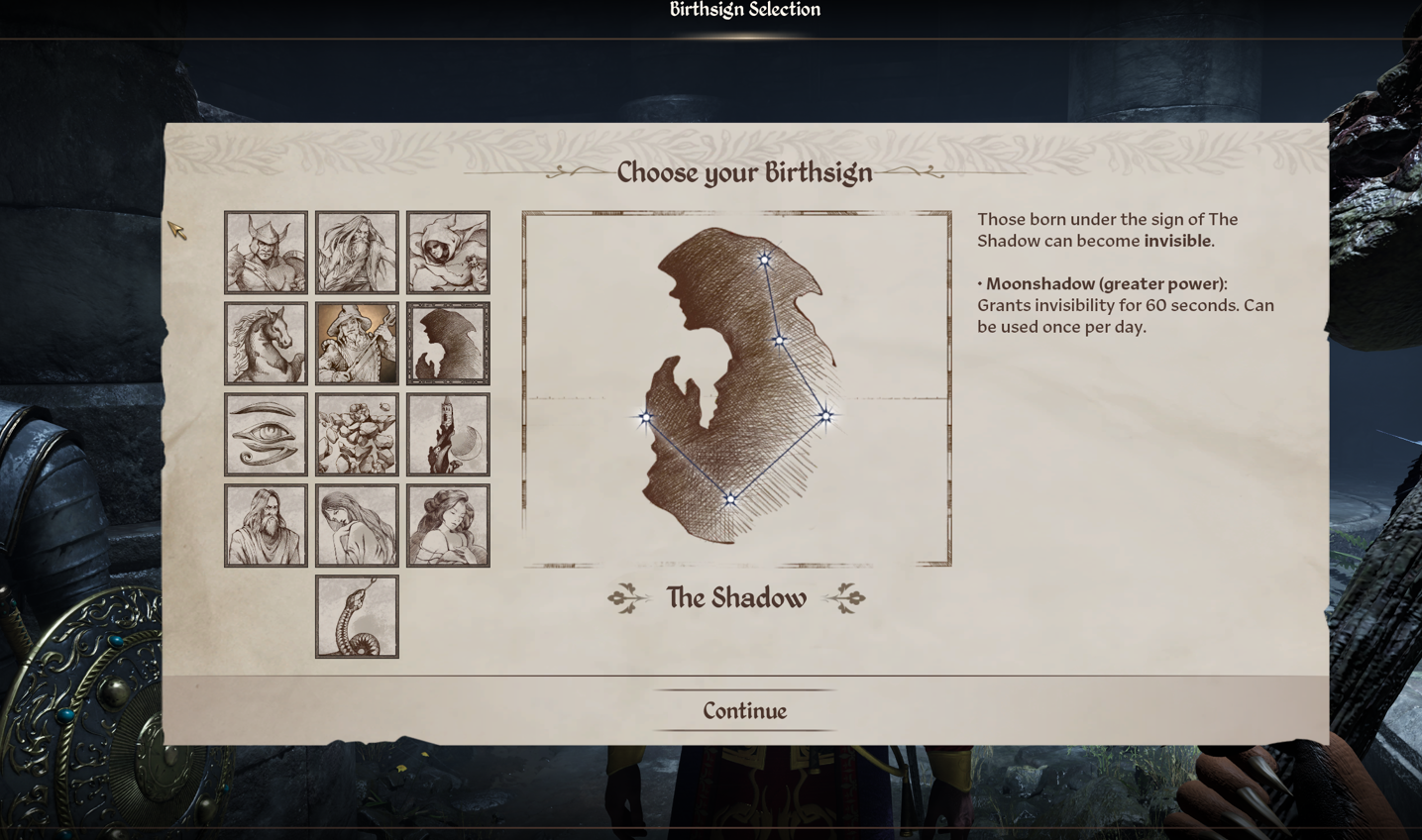Choose the Steed horse birthsign icon

point(266,342)
